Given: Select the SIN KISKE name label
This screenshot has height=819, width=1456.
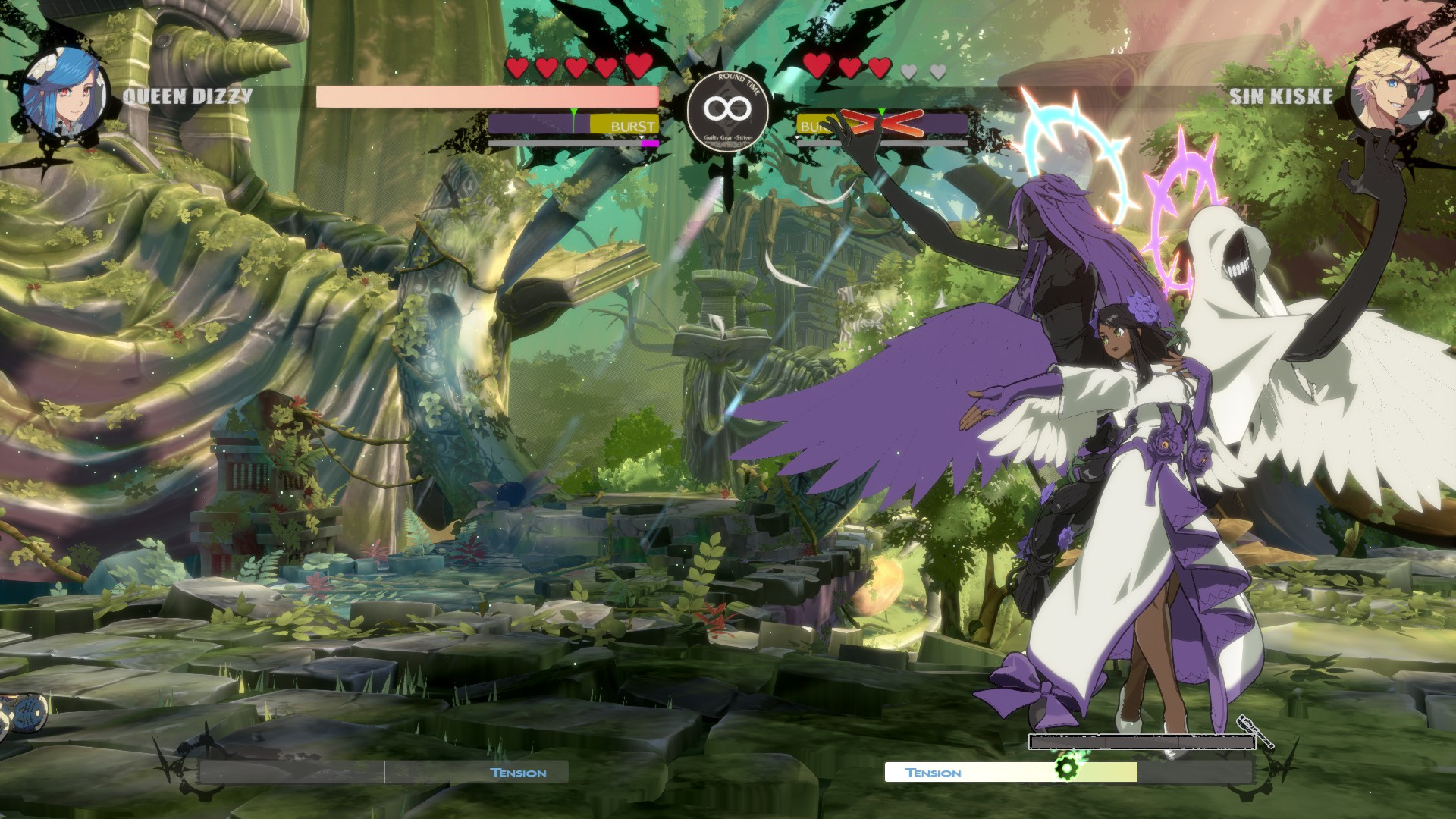Looking at the screenshot, I should pyautogui.click(x=1279, y=96).
